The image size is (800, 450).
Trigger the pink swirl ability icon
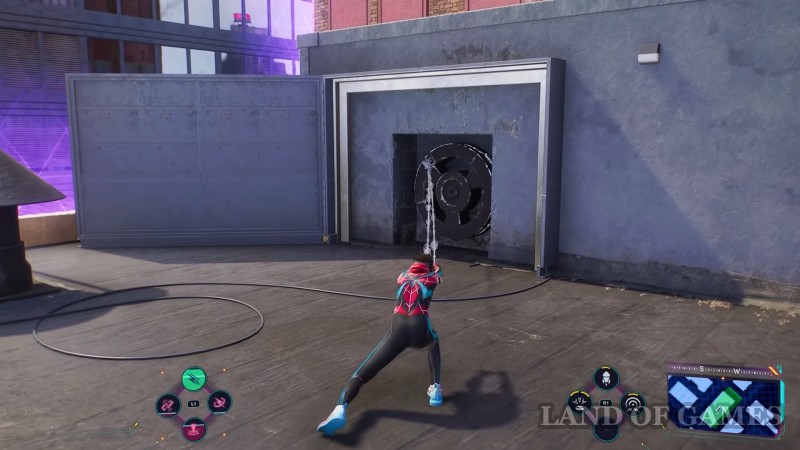[x=220, y=404]
